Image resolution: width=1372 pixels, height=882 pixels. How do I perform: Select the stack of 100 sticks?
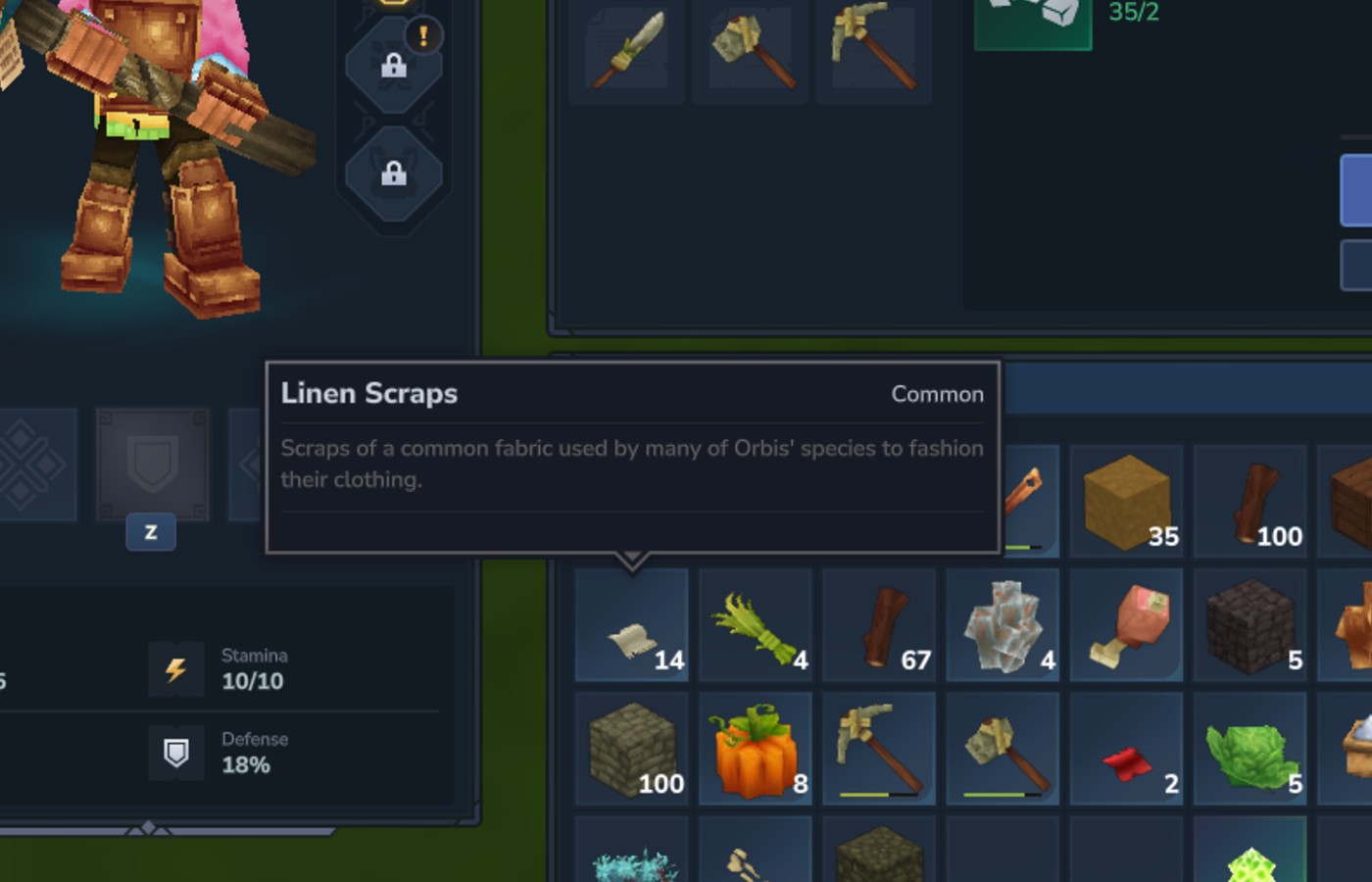pos(1249,501)
